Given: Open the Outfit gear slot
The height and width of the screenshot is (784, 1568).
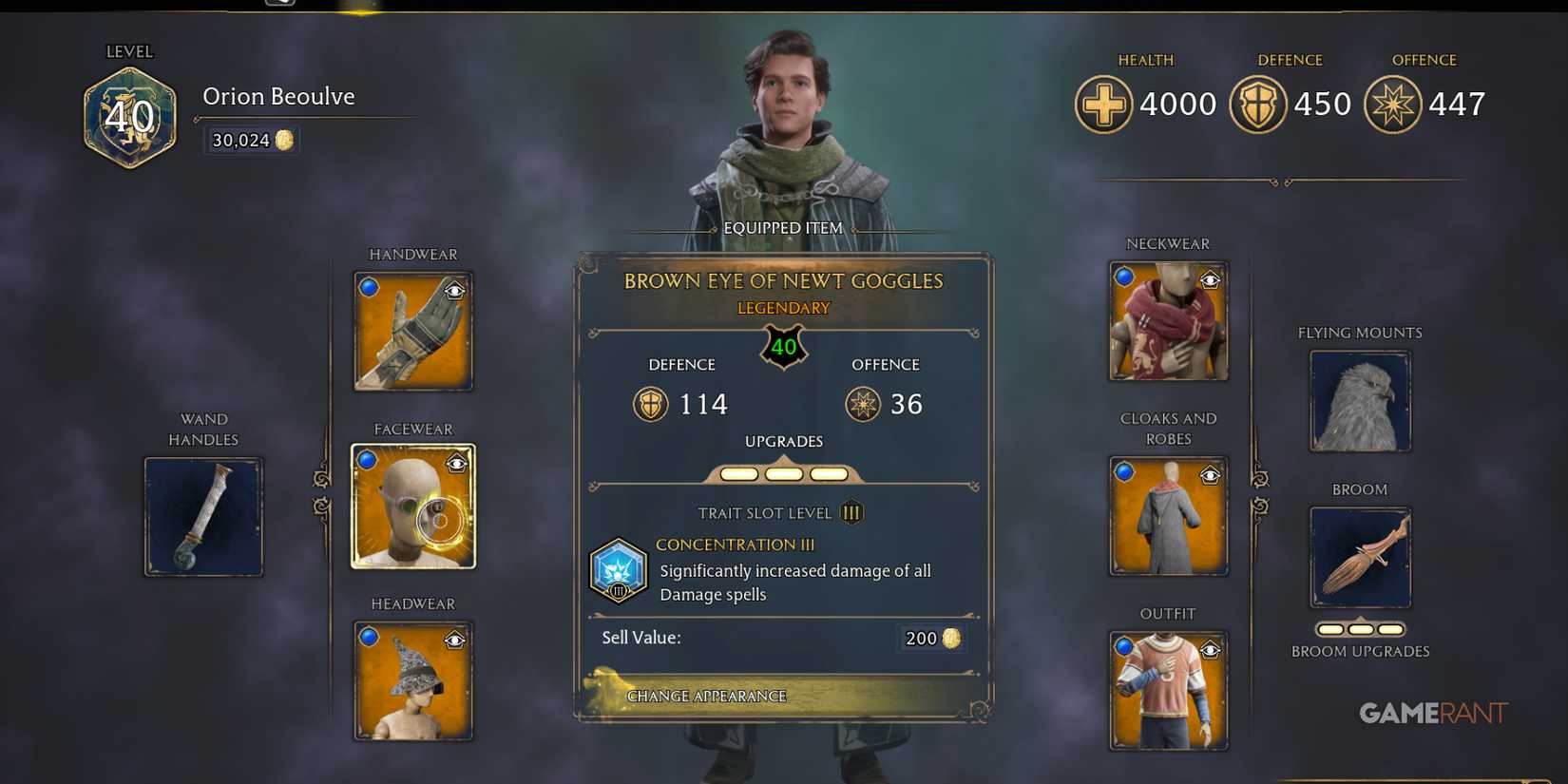Looking at the screenshot, I should point(1168,690).
